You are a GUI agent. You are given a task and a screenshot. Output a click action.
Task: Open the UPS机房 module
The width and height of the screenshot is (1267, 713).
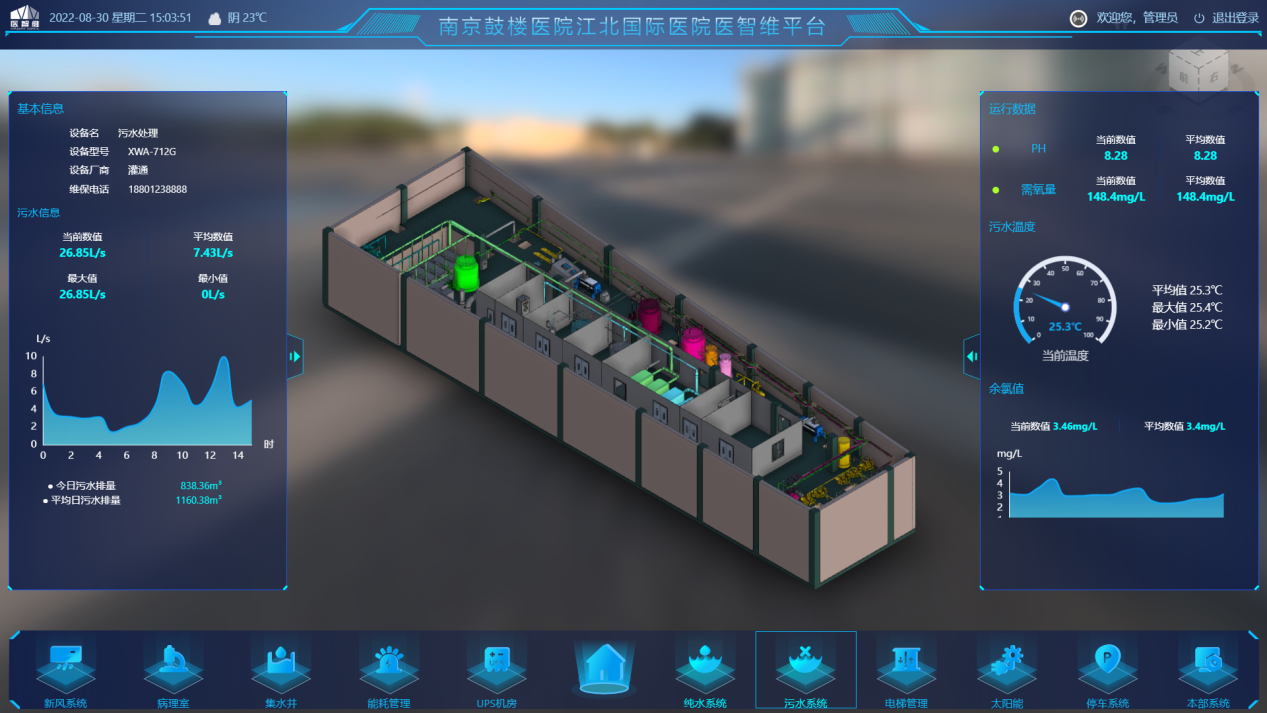click(497, 667)
